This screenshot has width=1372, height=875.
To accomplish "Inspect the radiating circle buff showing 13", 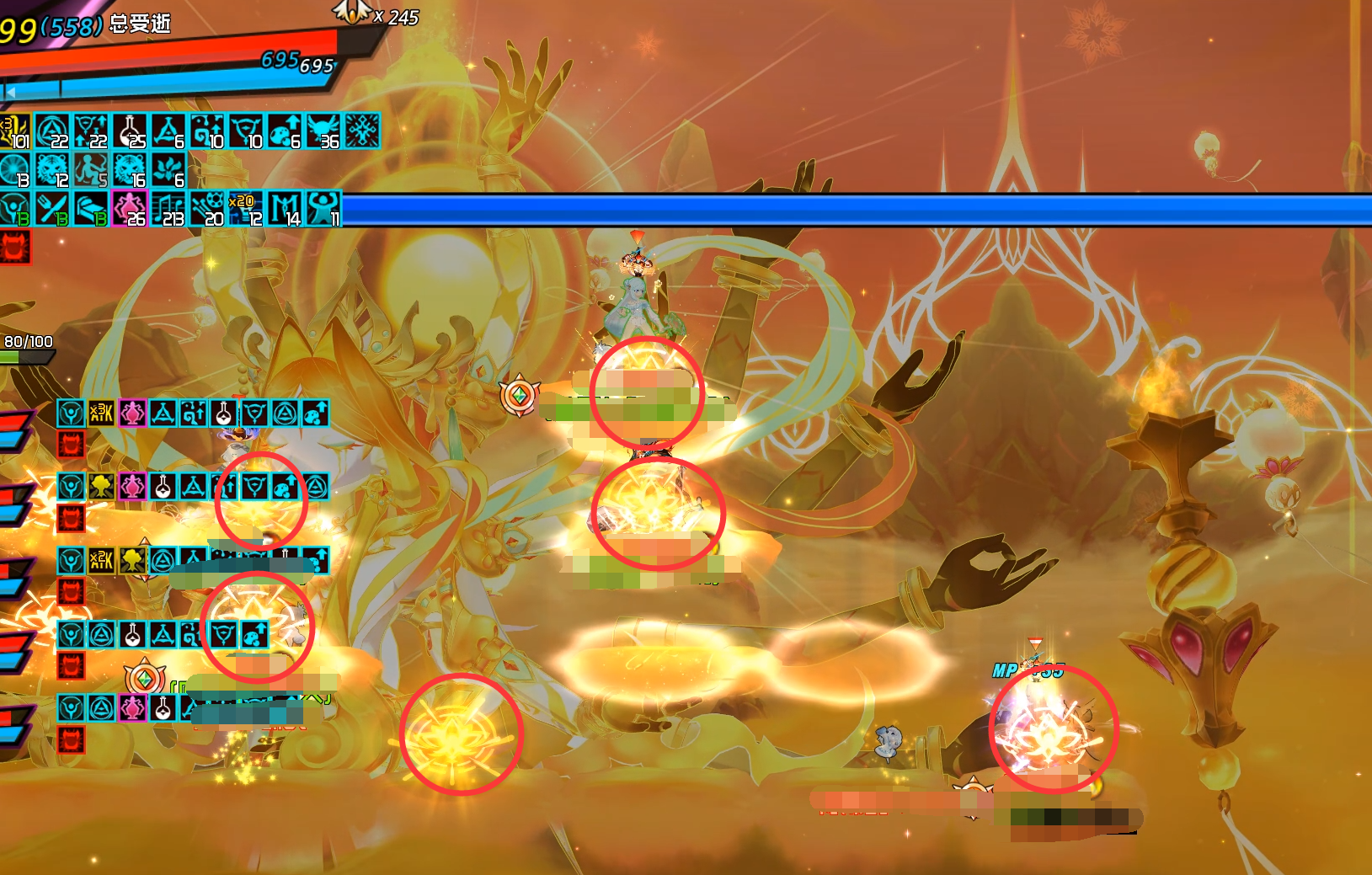I will tap(14, 170).
